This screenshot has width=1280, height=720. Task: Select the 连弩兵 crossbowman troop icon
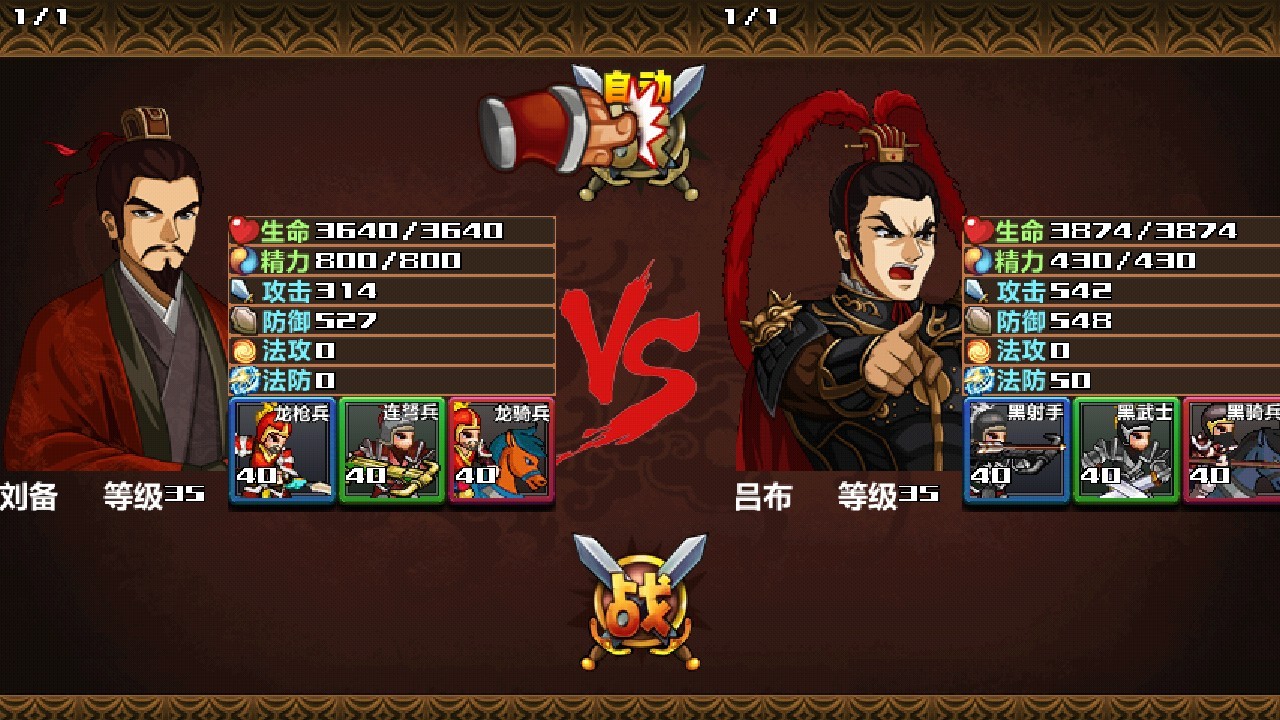click(392, 450)
